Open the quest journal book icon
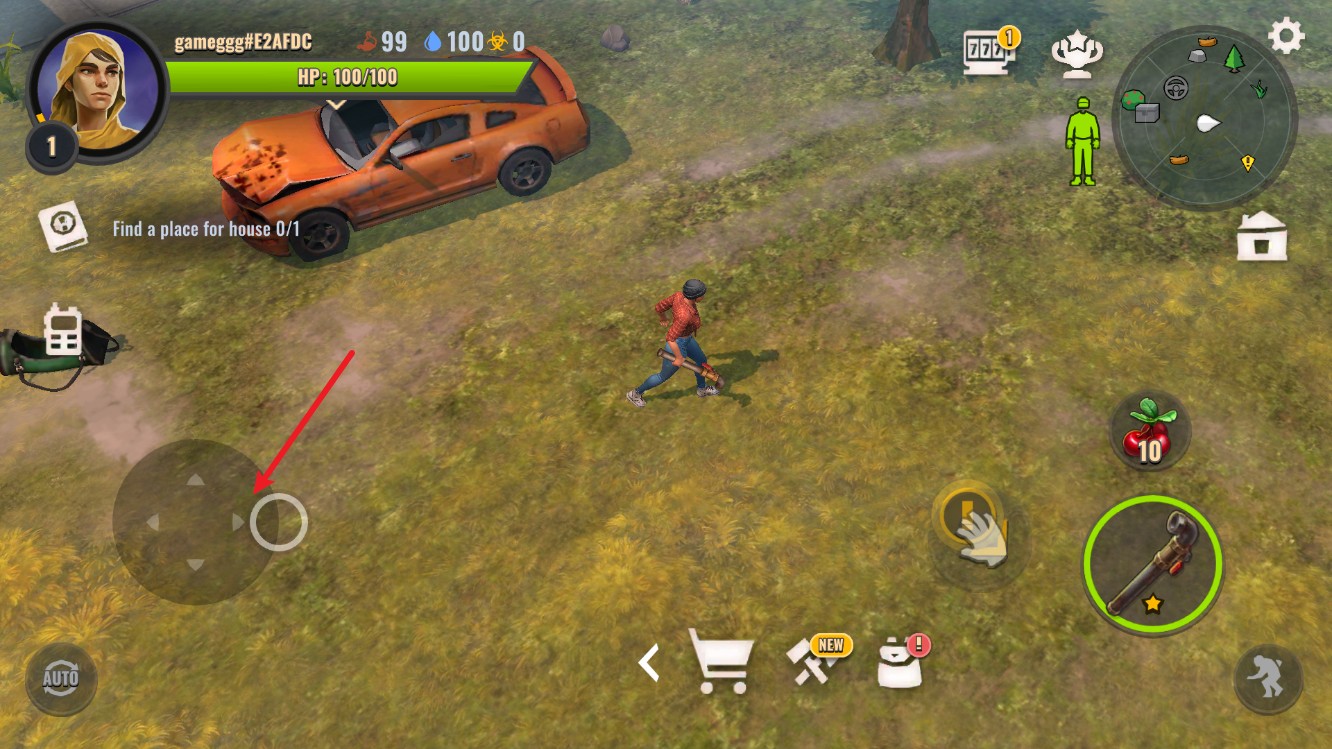The width and height of the screenshot is (1332, 749). [64, 227]
